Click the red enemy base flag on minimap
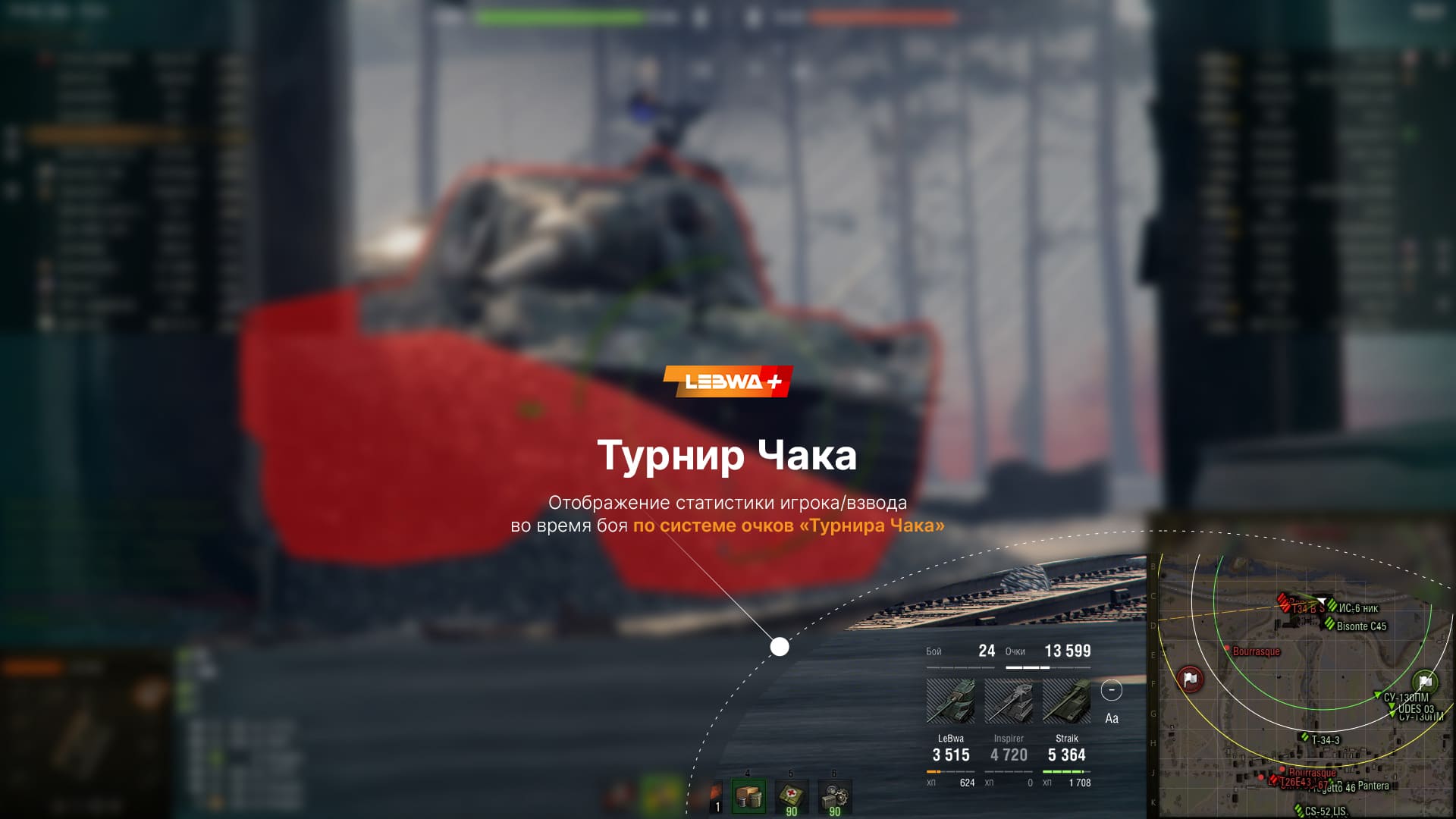The image size is (1456, 819). [x=1190, y=679]
